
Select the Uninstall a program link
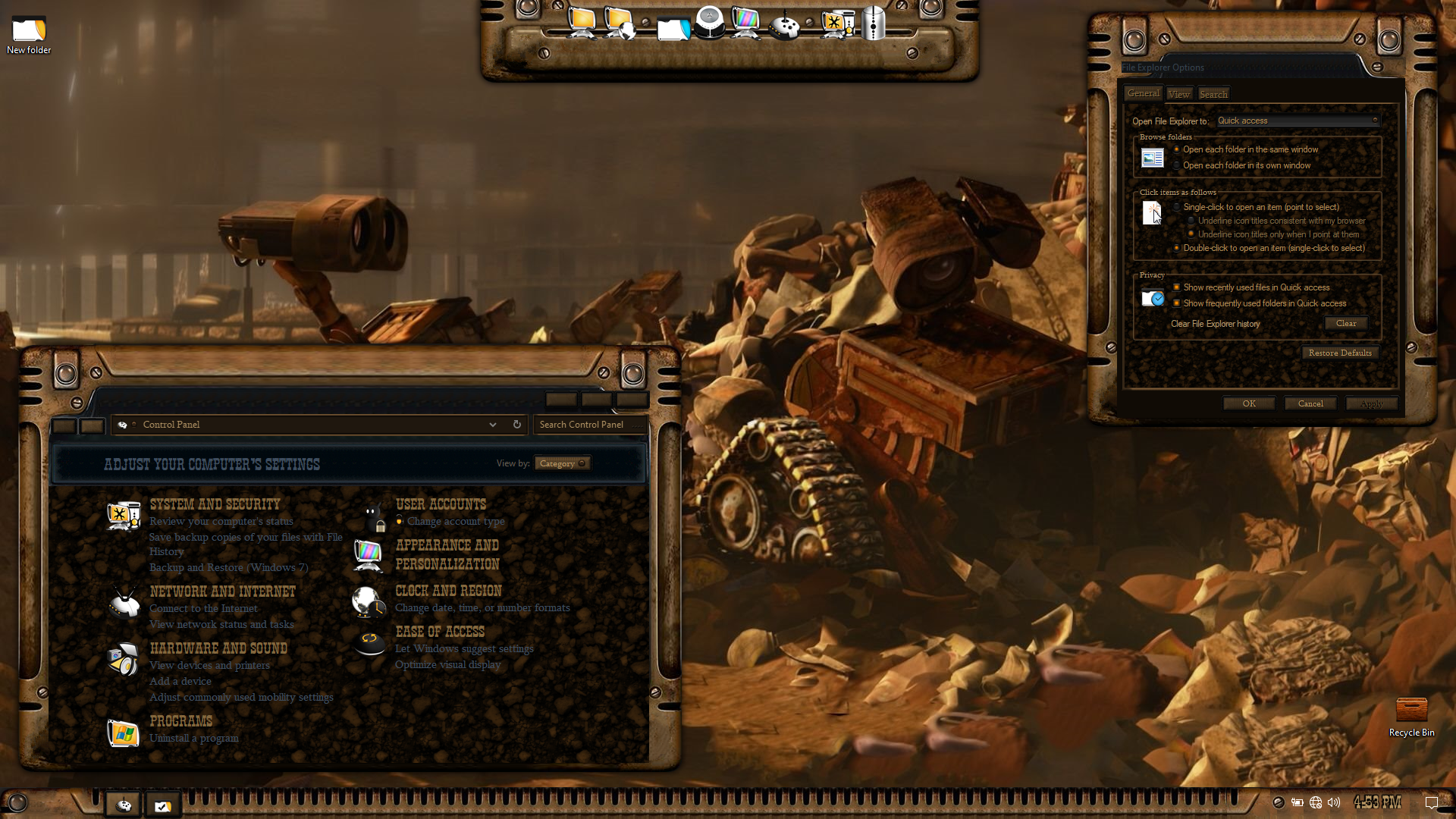[194, 738]
